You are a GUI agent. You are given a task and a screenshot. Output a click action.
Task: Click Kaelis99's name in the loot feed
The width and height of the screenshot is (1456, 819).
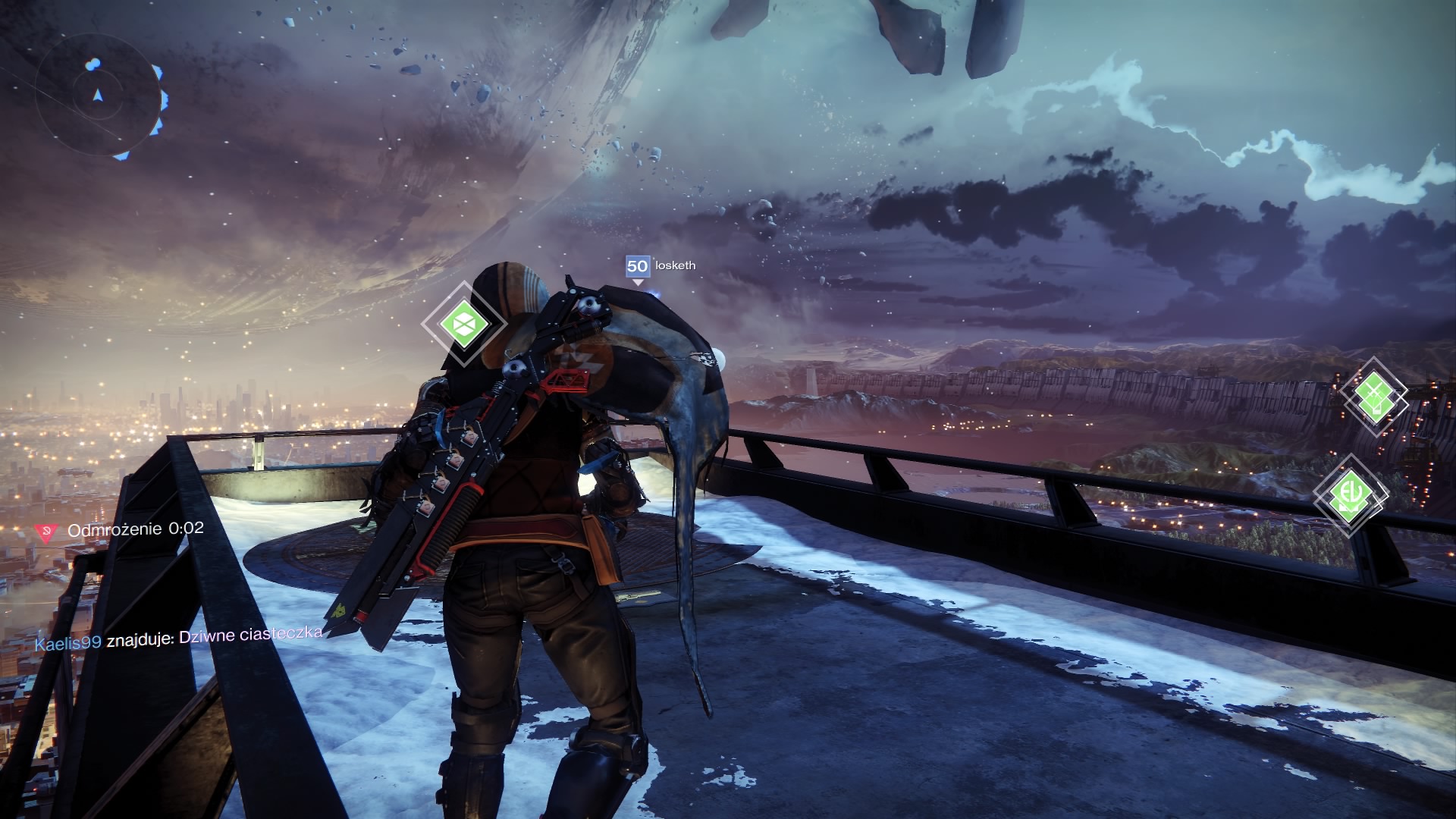pos(68,642)
